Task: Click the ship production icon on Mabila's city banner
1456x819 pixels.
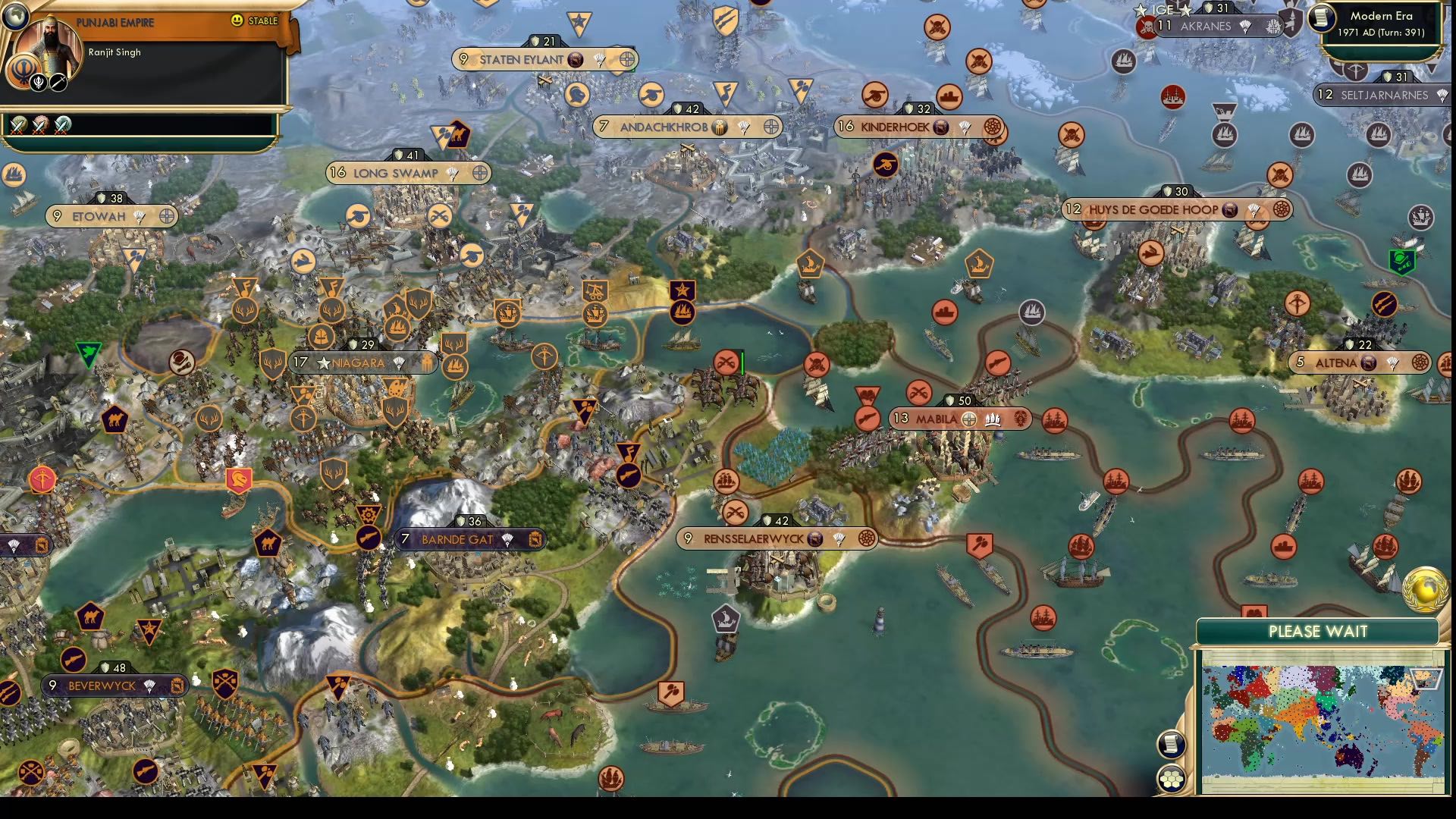Action: click(991, 419)
